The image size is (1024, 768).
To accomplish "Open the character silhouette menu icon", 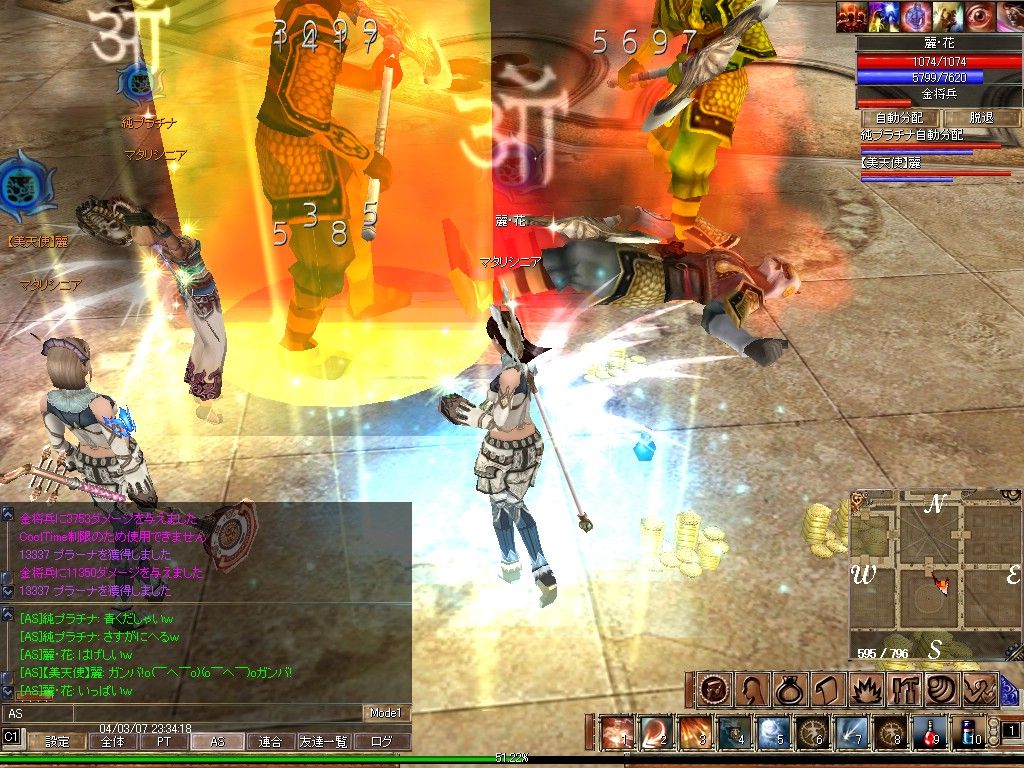I will tap(751, 690).
